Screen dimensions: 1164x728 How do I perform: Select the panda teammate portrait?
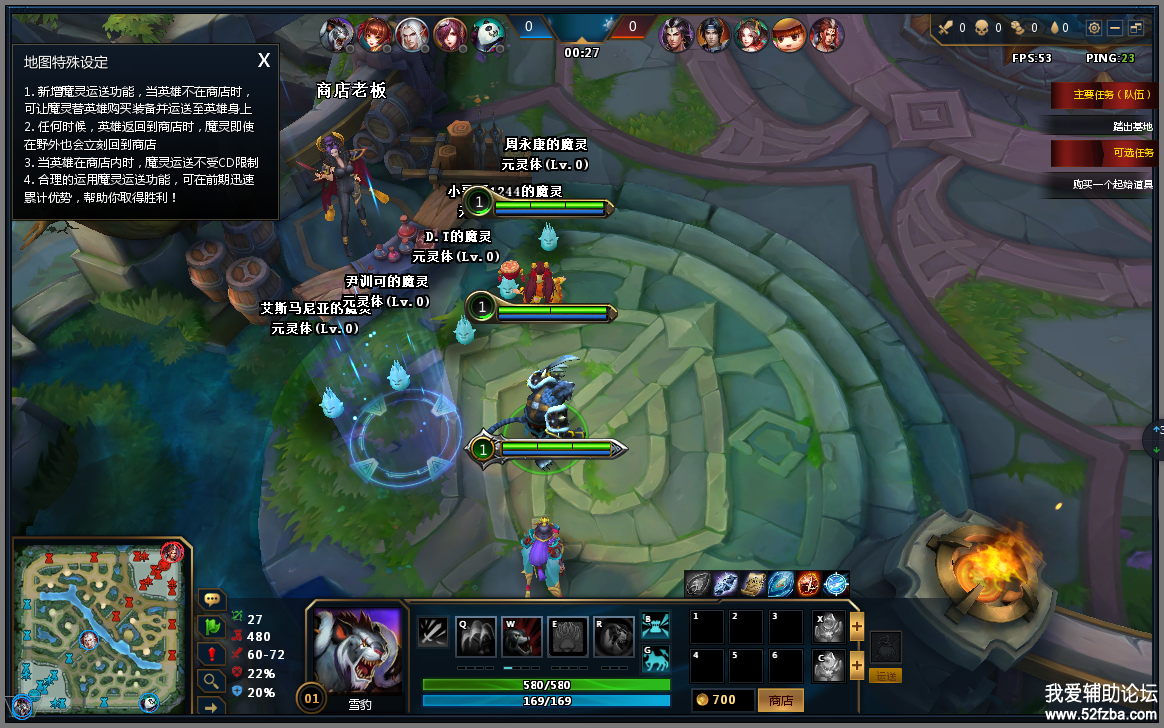click(x=488, y=35)
